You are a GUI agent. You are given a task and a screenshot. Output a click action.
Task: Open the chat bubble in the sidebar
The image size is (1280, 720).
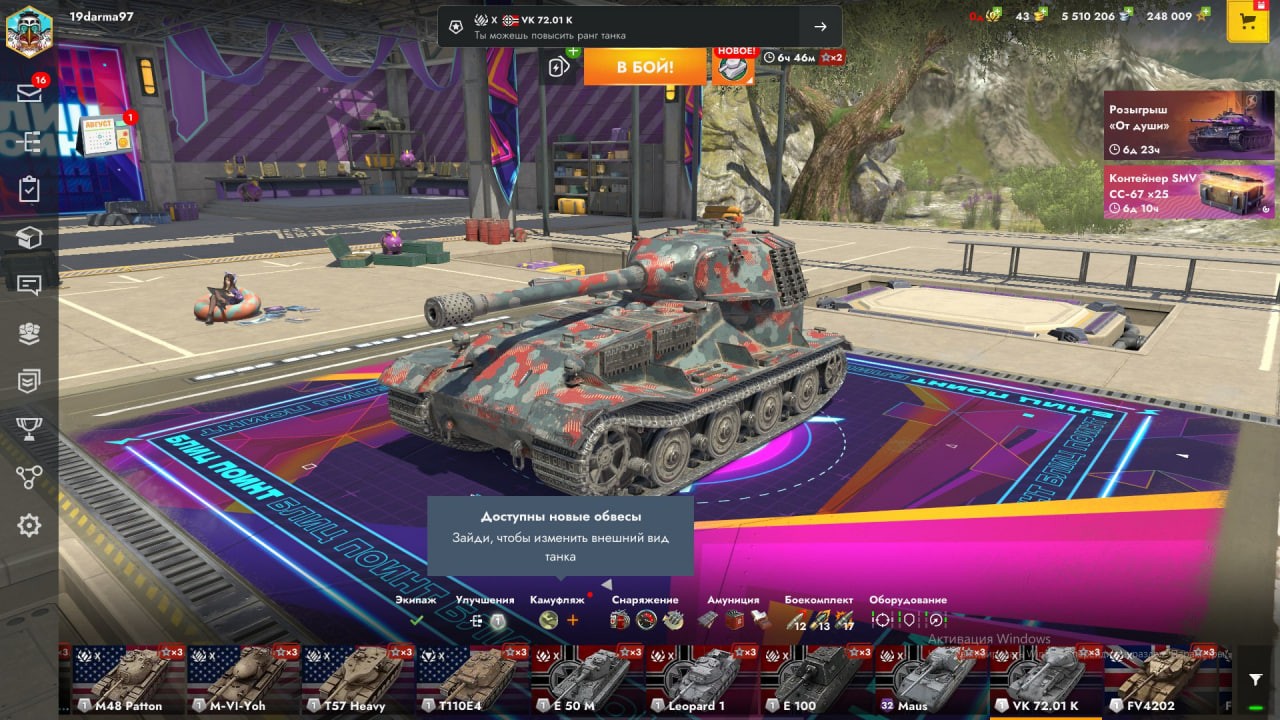[x=29, y=285]
